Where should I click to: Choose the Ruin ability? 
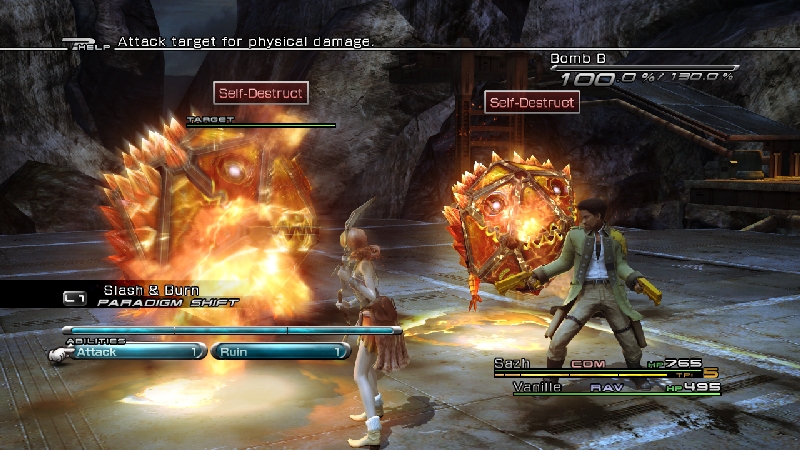[279, 352]
